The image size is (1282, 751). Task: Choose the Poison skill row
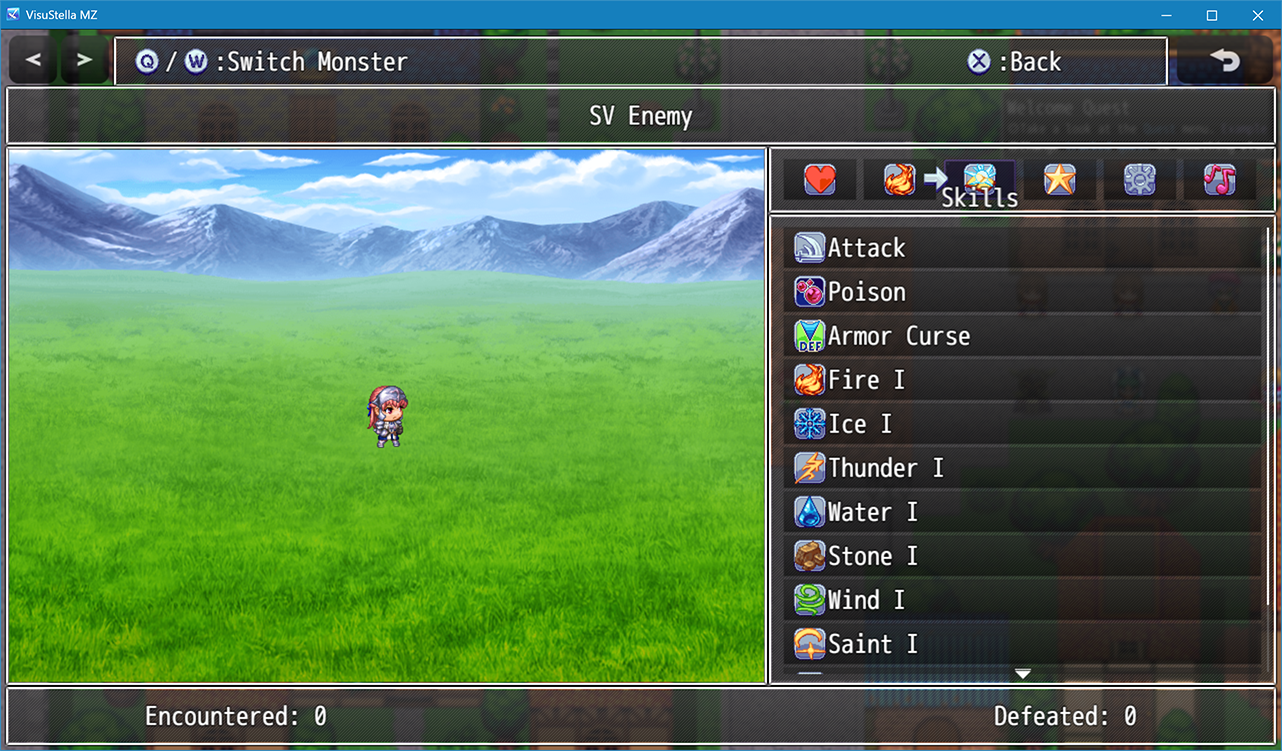(x=1020, y=292)
